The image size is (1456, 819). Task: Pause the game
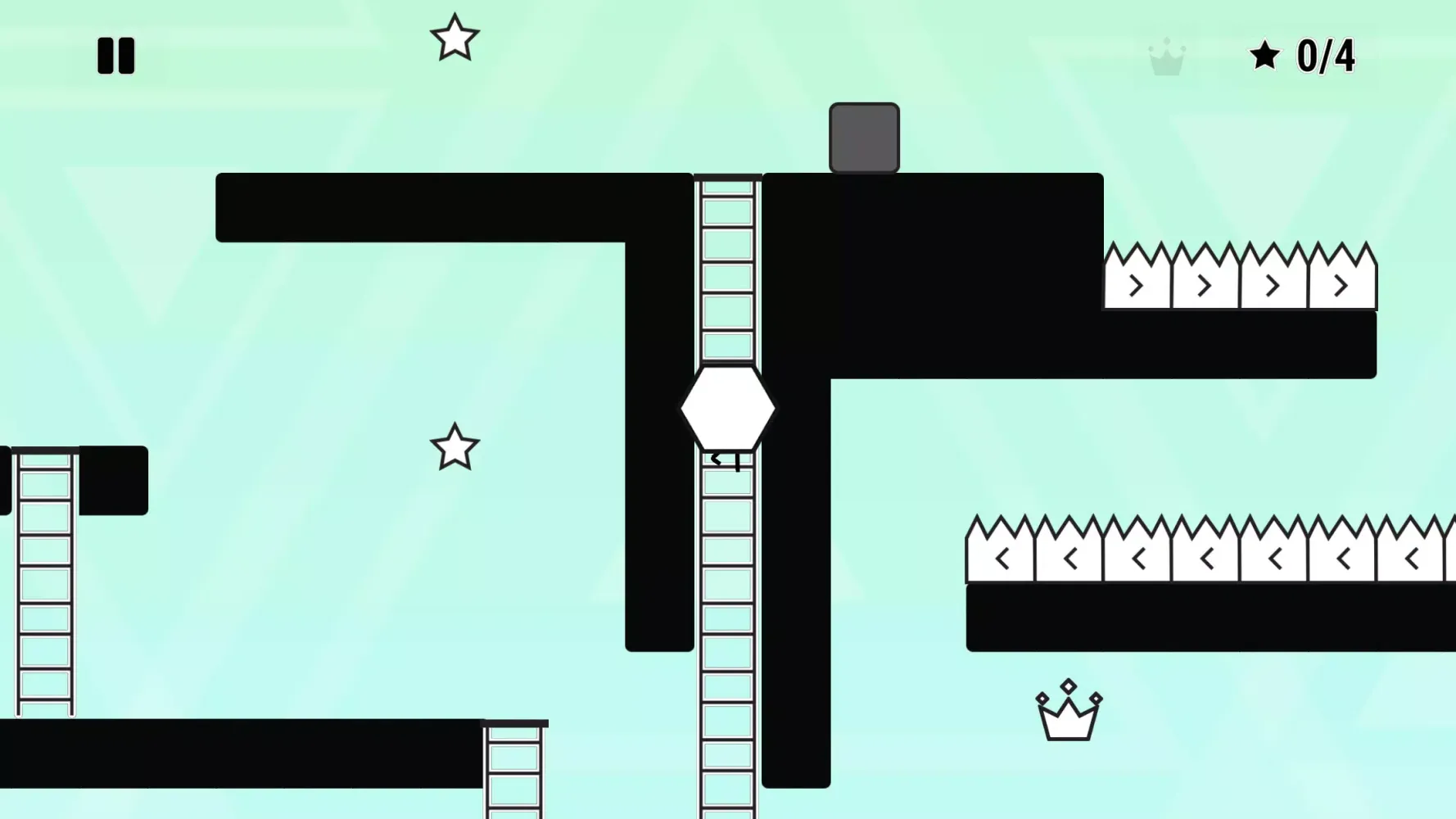click(x=115, y=56)
